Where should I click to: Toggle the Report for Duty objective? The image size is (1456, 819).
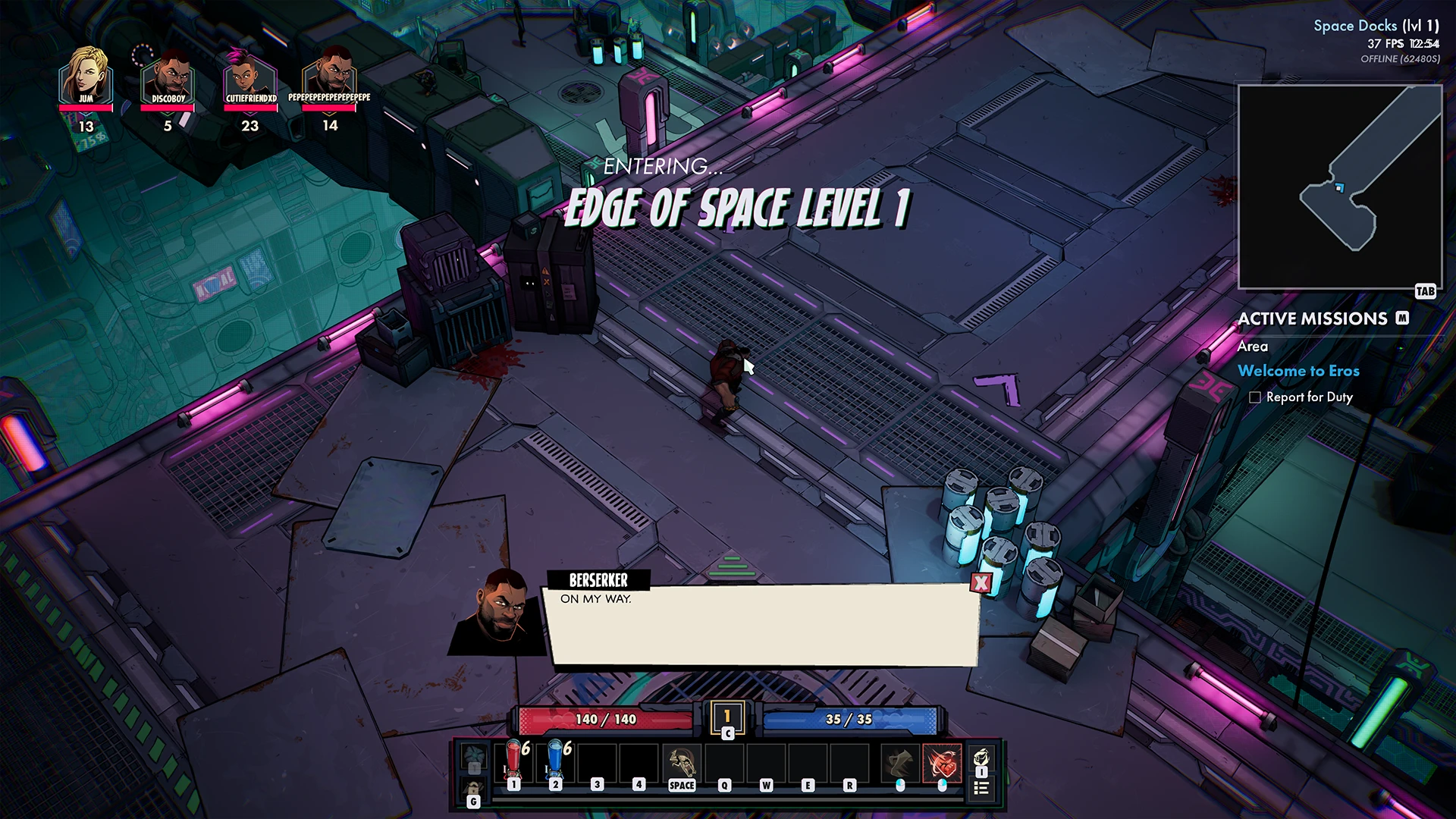coord(1255,397)
